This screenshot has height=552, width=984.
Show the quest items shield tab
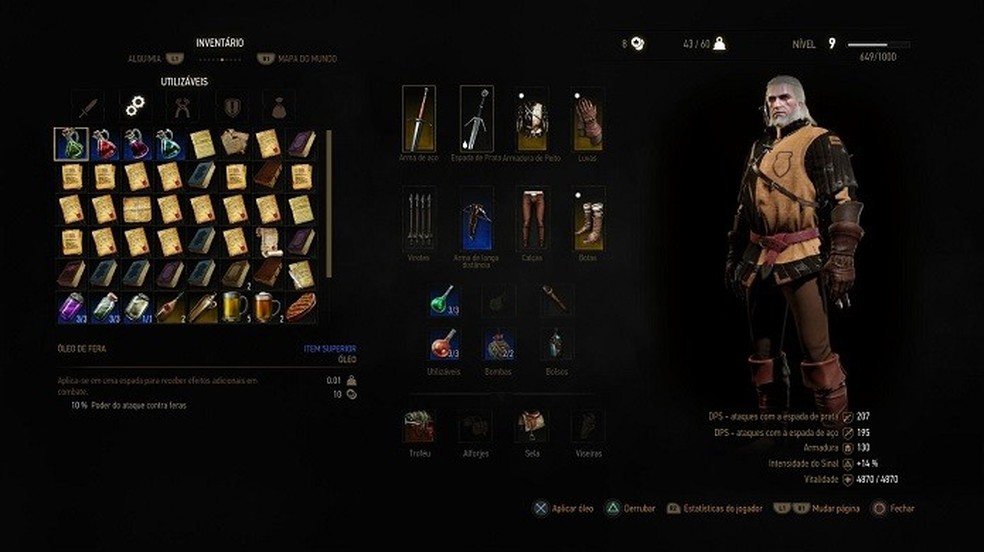click(231, 106)
